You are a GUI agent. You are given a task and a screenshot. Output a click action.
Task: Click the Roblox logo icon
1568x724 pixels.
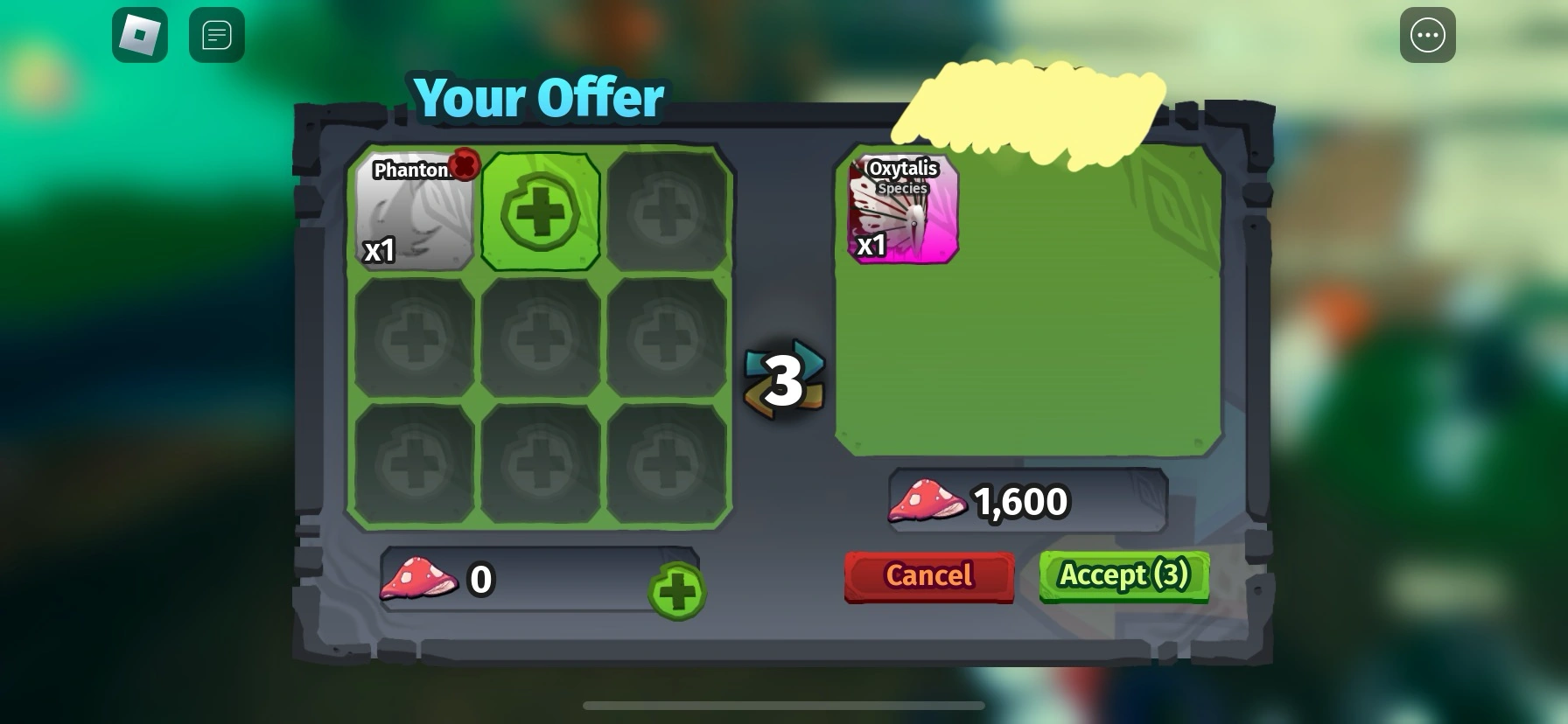coord(139,35)
